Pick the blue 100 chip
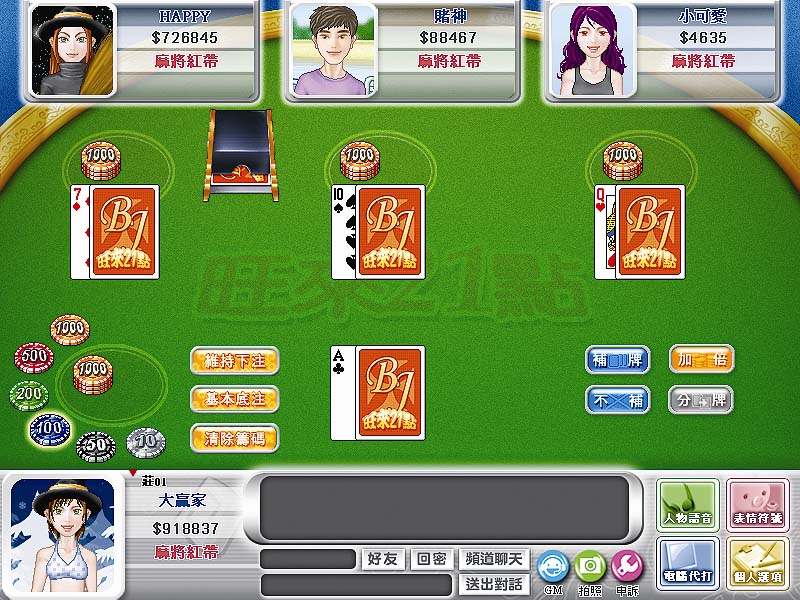Image resolution: width=800 pixels, height=600 pixels. (x=48, y=429)
